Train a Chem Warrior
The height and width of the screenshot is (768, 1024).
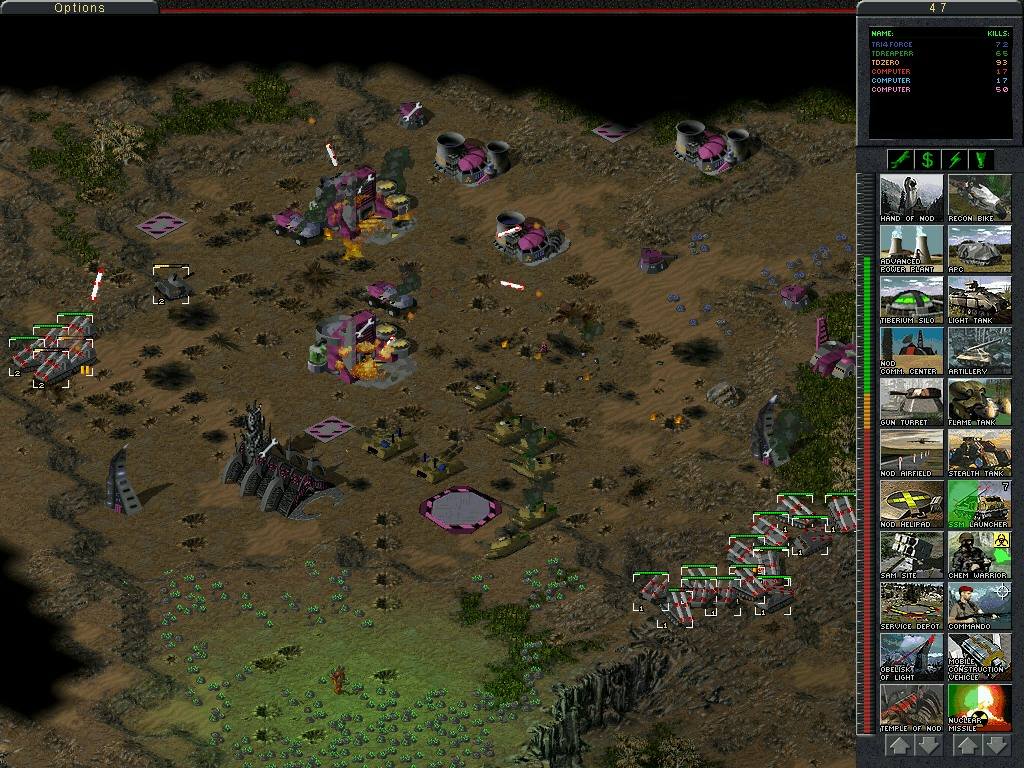point(979,554)
